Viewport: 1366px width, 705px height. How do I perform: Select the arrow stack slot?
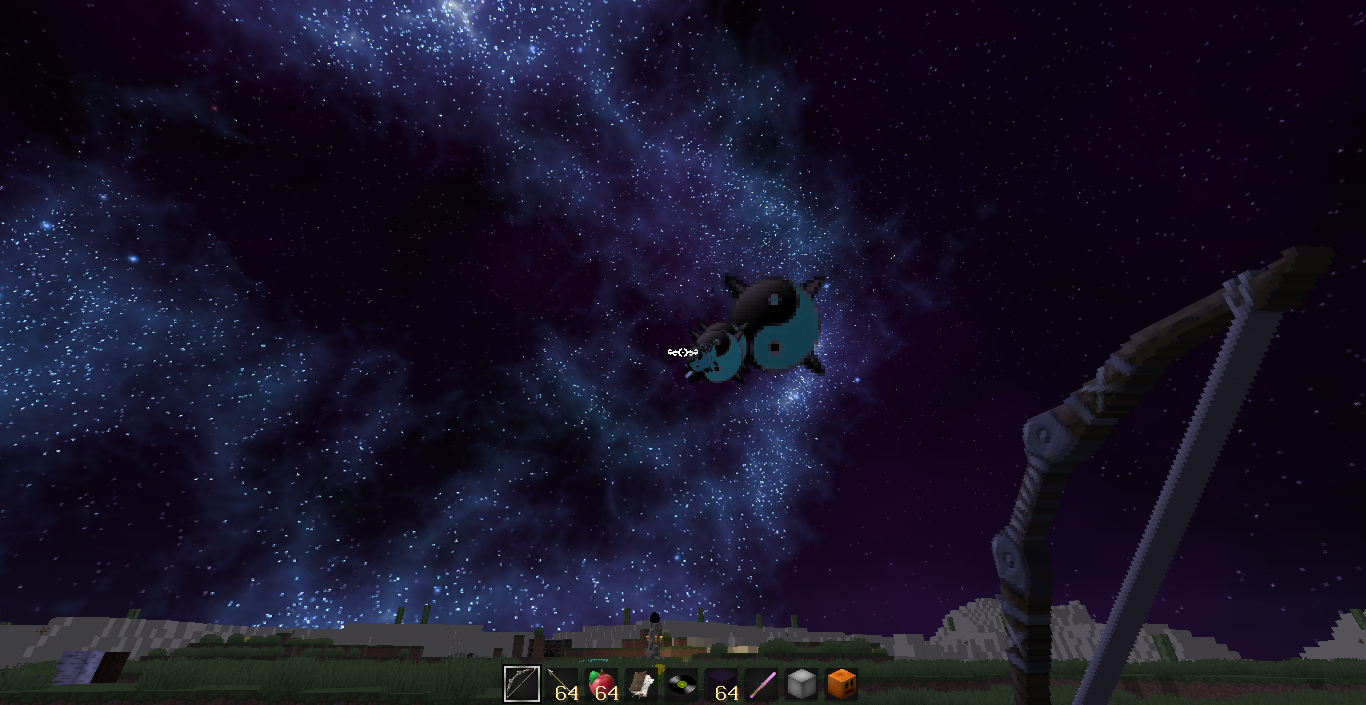(561, 684)
